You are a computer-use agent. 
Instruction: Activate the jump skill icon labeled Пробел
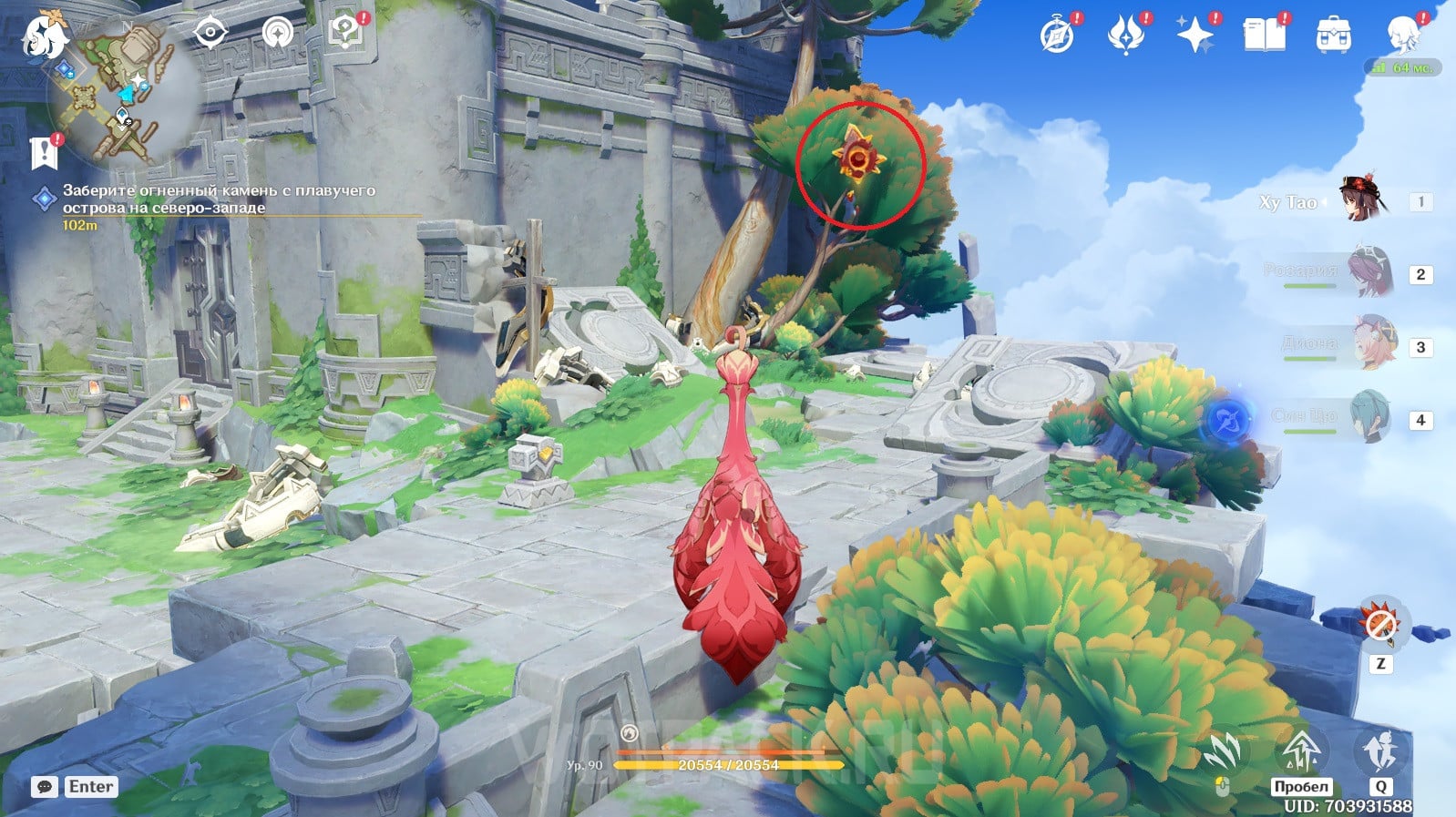(1302, 753)
